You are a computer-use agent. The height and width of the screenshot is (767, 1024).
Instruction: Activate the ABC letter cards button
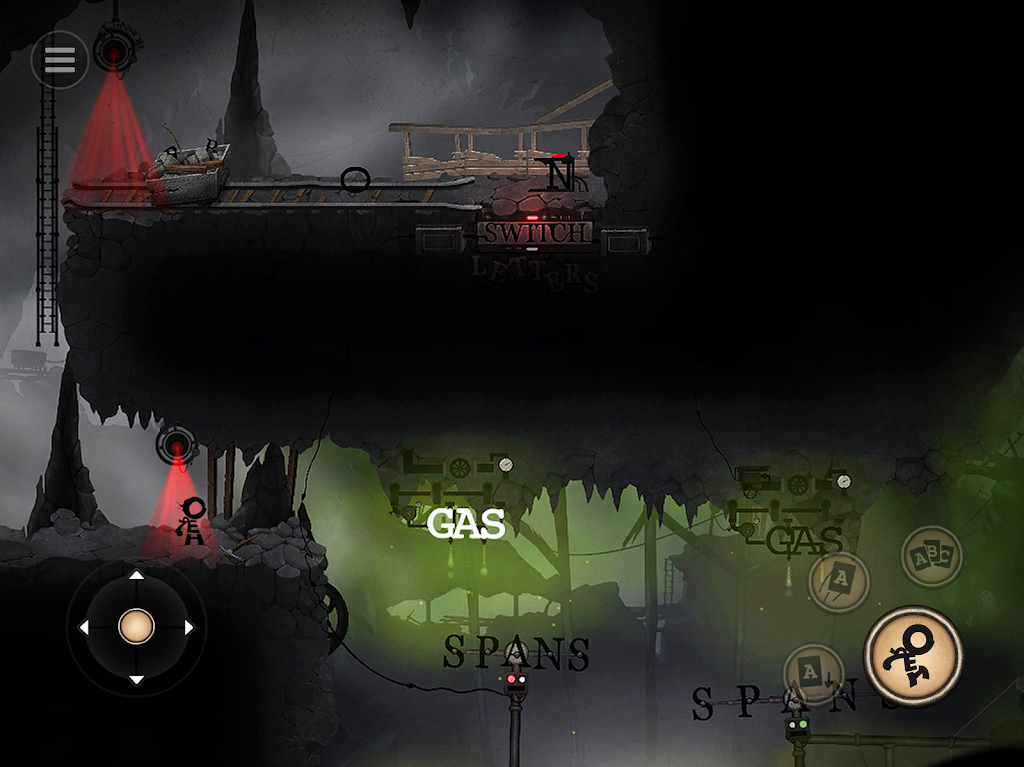click(x=931, y=556)
